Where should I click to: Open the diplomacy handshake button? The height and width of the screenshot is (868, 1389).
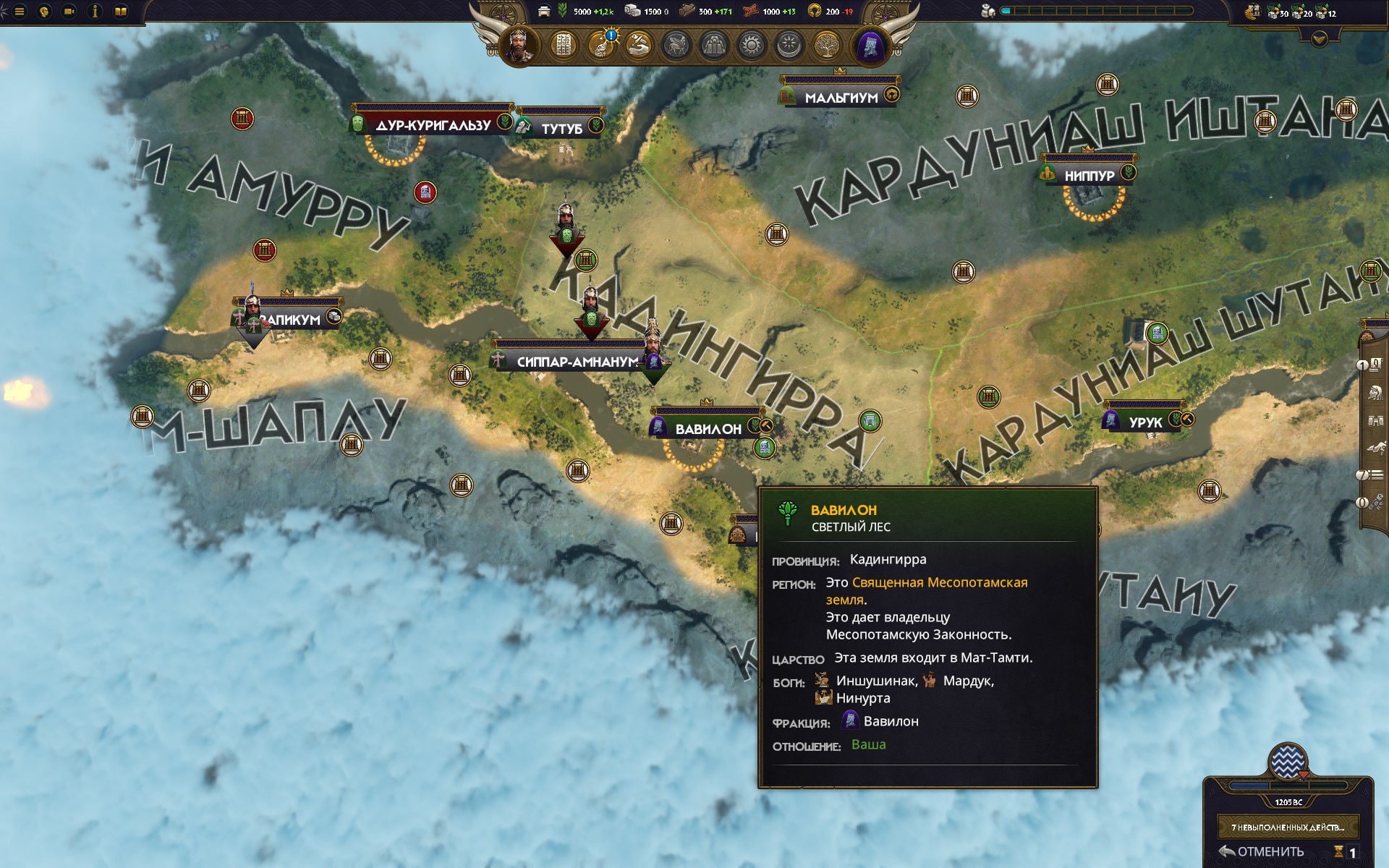638,46
